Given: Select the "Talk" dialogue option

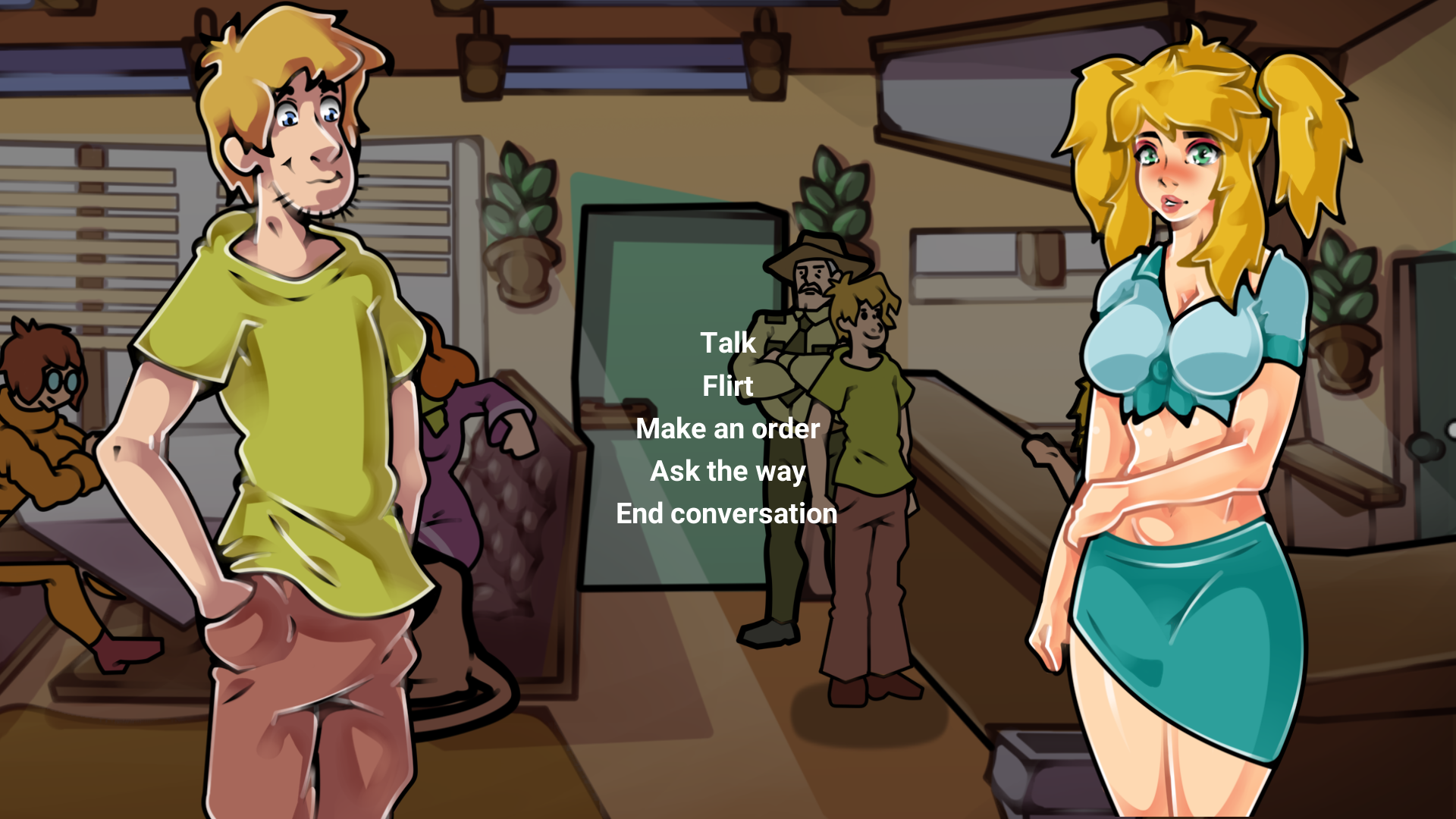Looking at the screenshot, I should [x=727, y=343].
